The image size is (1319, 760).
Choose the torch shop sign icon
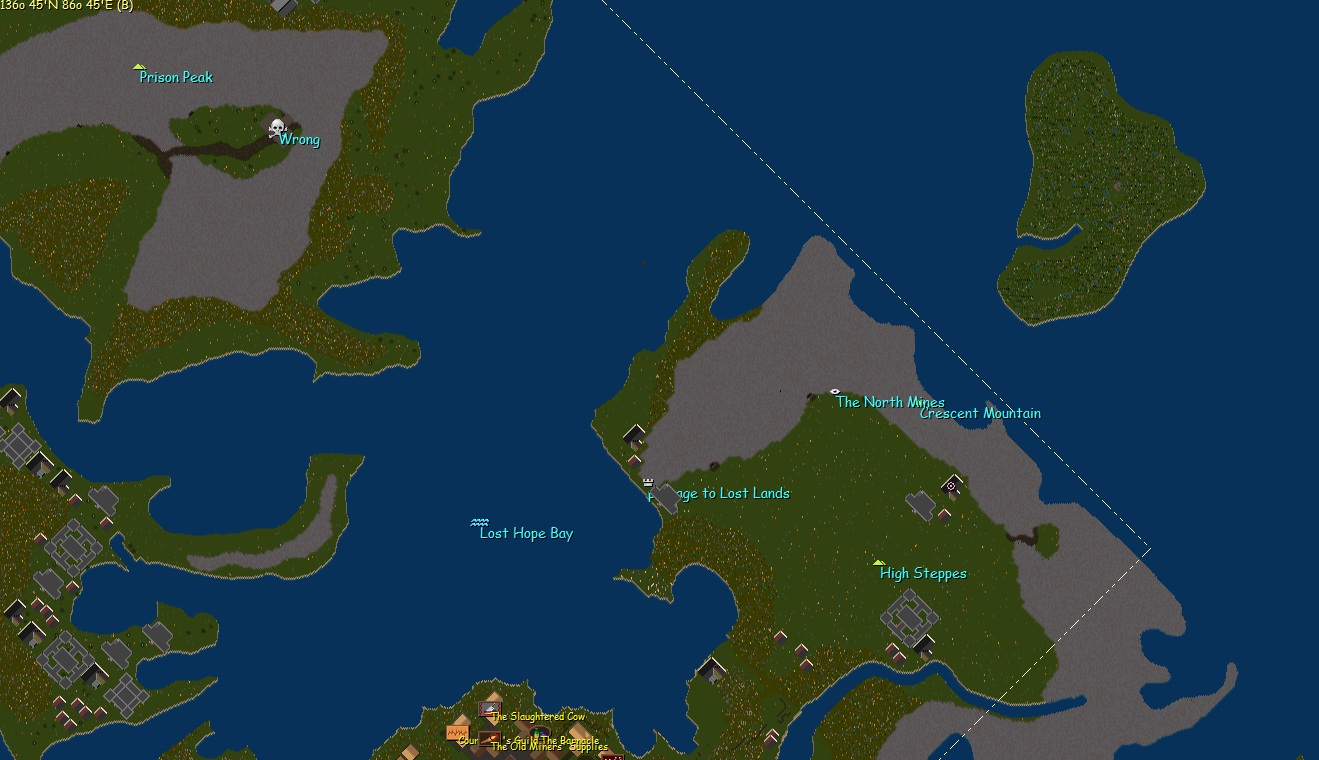pyautogui.click(x=489, y=739)
